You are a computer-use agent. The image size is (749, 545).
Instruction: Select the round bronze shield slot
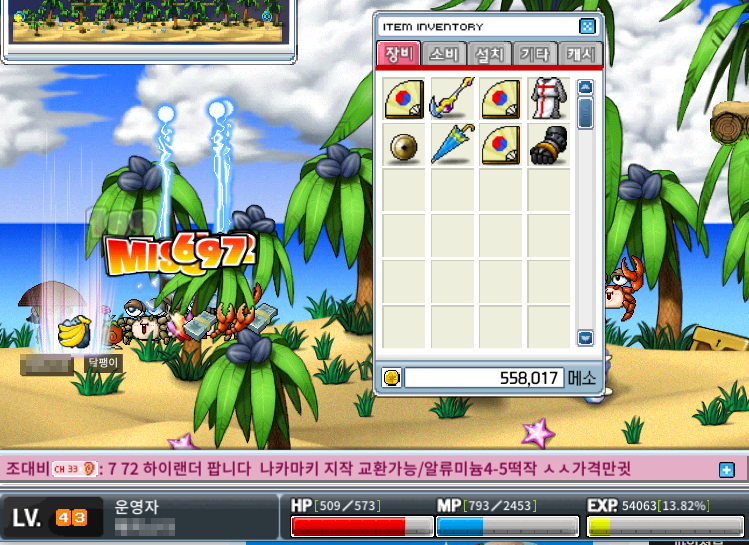click(403, 145)
